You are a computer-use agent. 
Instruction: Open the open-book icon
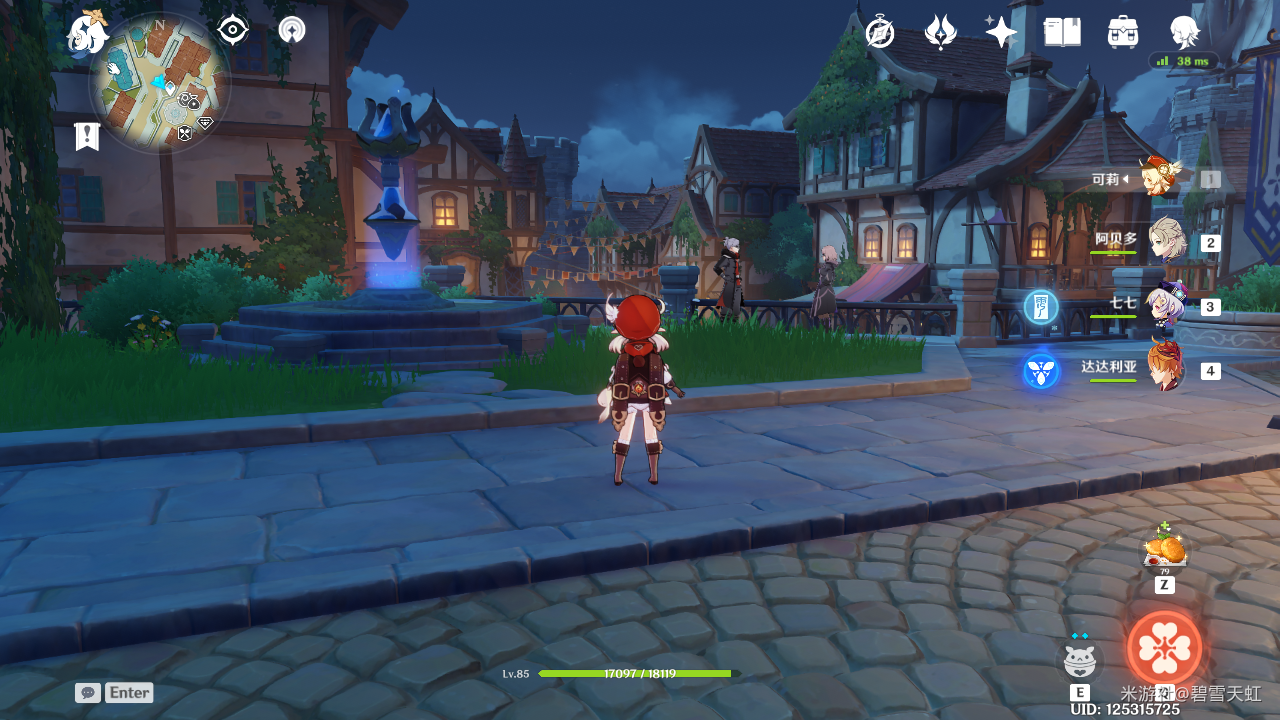pos(1062,32)
